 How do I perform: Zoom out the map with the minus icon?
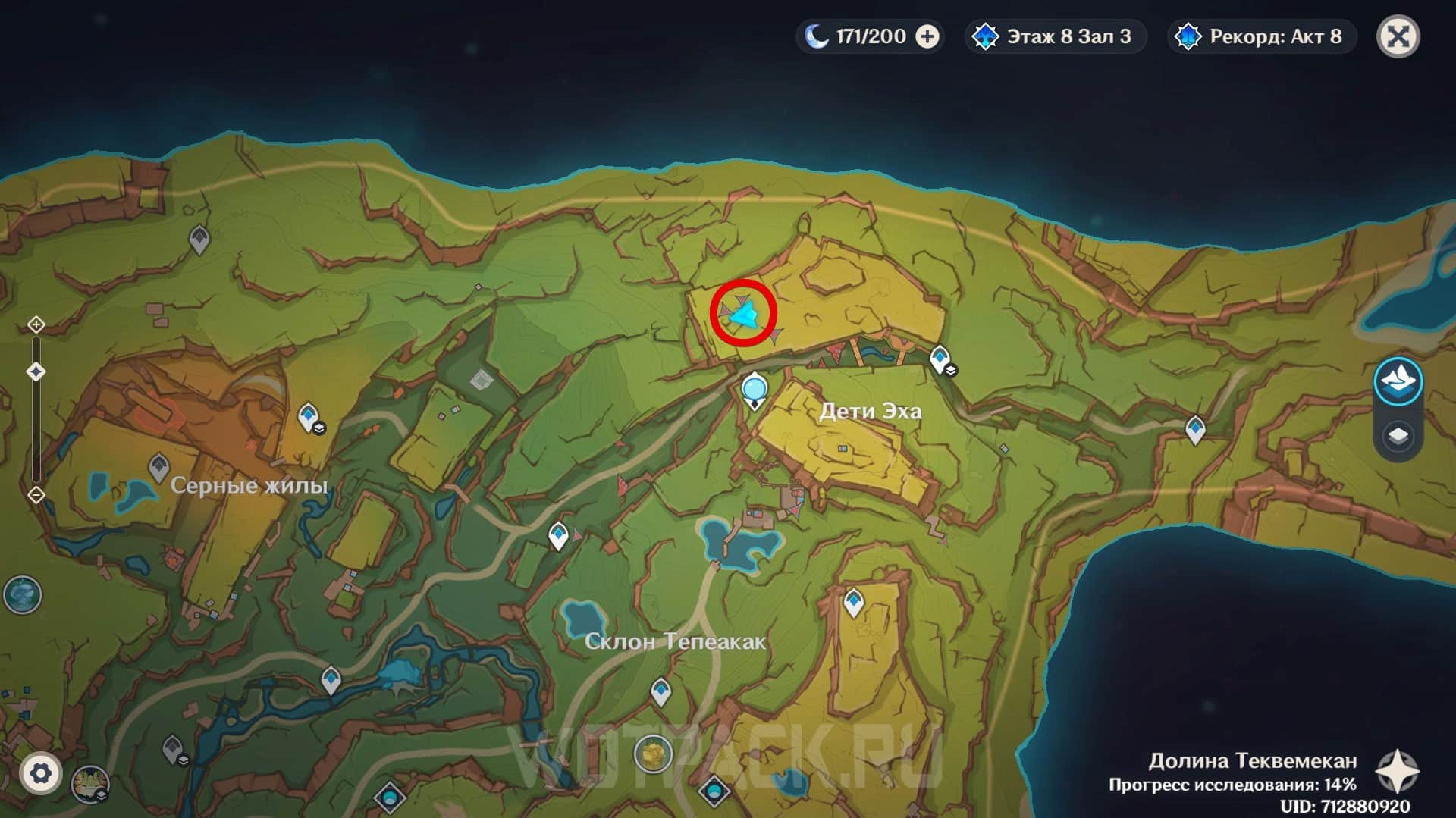click(x=36, y=495)
